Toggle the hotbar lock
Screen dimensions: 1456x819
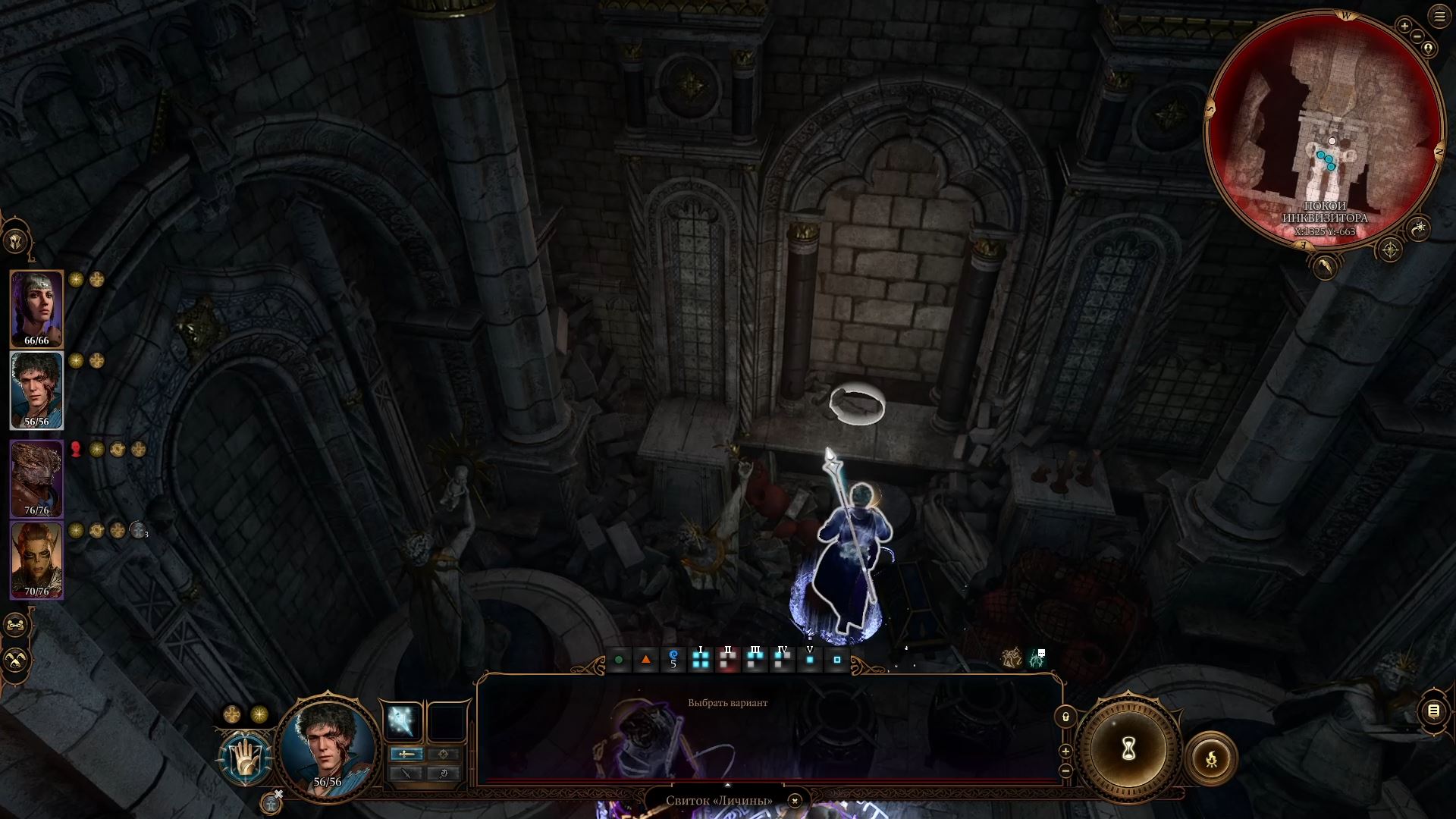tap(1065, 717)
